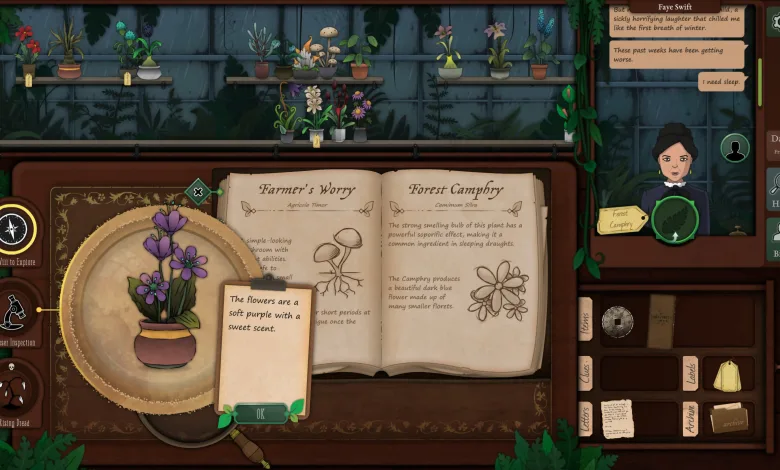Viewport: 780px width, 470px height.
Task: Open the Rising Dread skull icon
Action: click(14, 388)
